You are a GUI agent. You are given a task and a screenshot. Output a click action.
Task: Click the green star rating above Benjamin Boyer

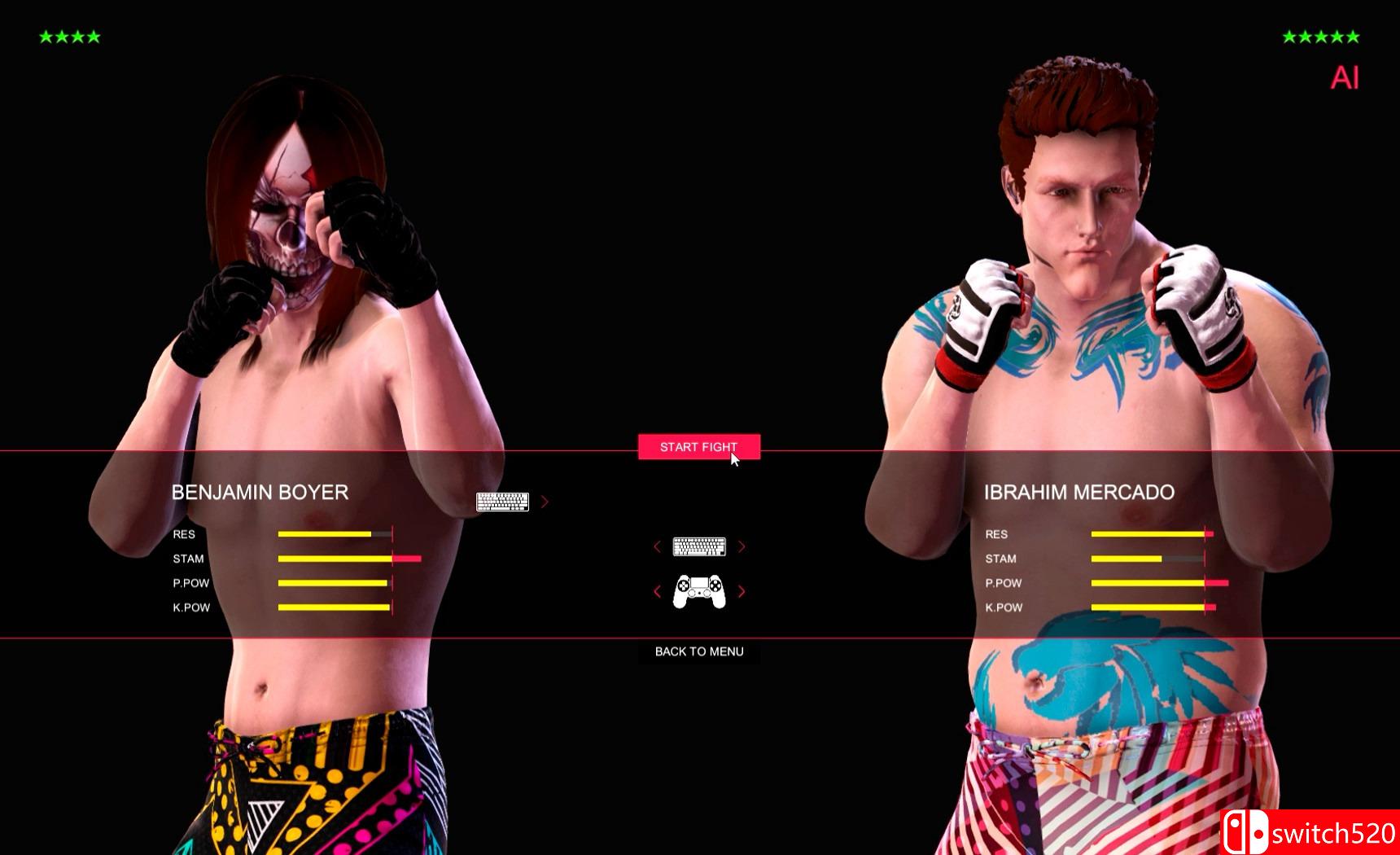(70, 36)
